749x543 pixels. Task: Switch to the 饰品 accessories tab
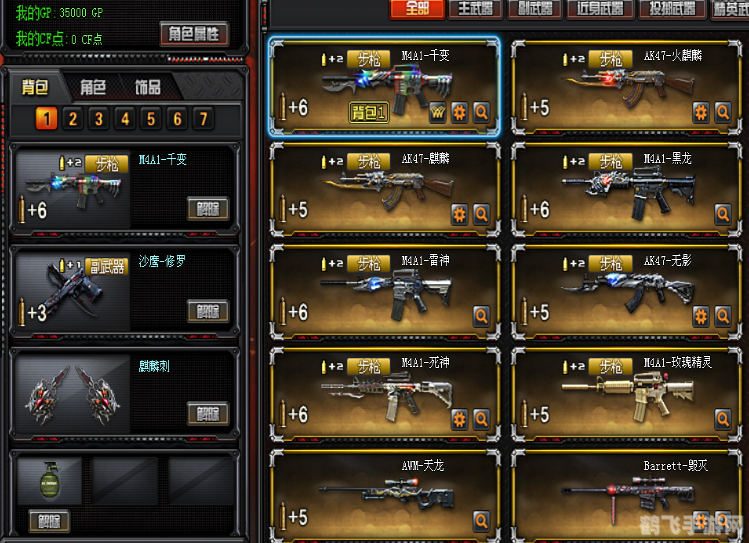[148, 87]
